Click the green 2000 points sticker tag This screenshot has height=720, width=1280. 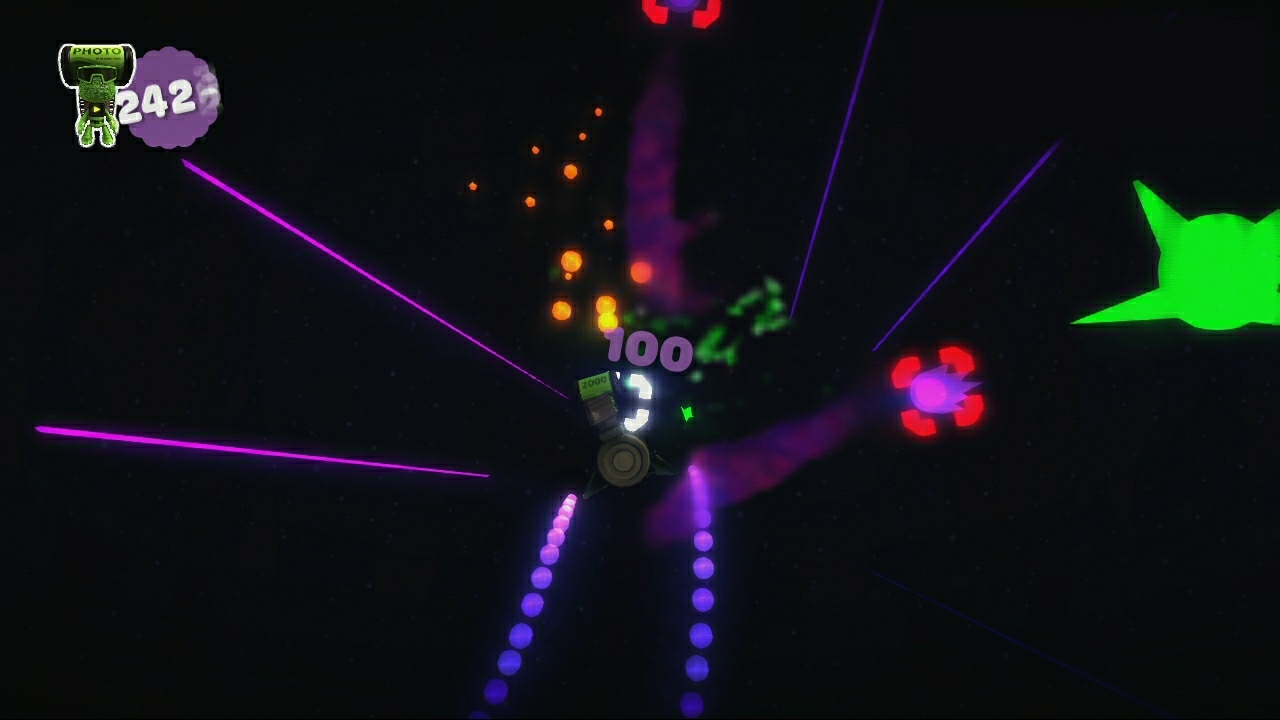595,385
